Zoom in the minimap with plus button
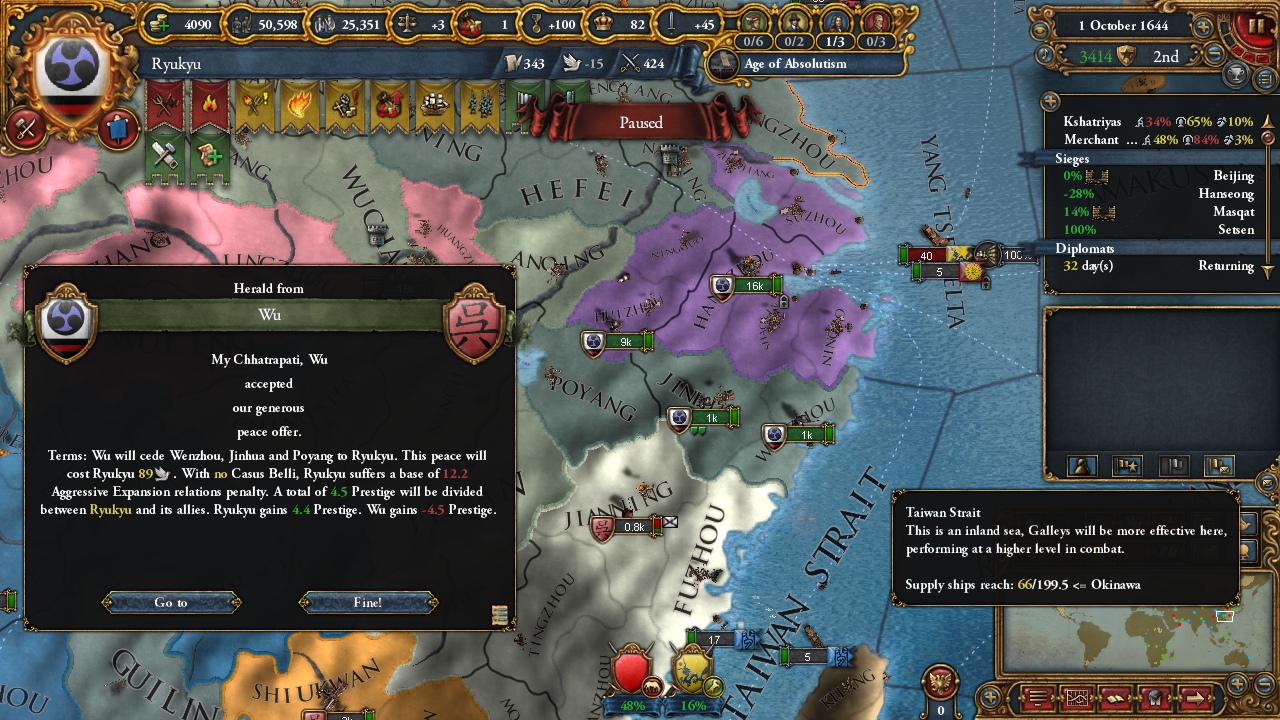This screenshot has height=720, width=1280. tap(1237, 684)
